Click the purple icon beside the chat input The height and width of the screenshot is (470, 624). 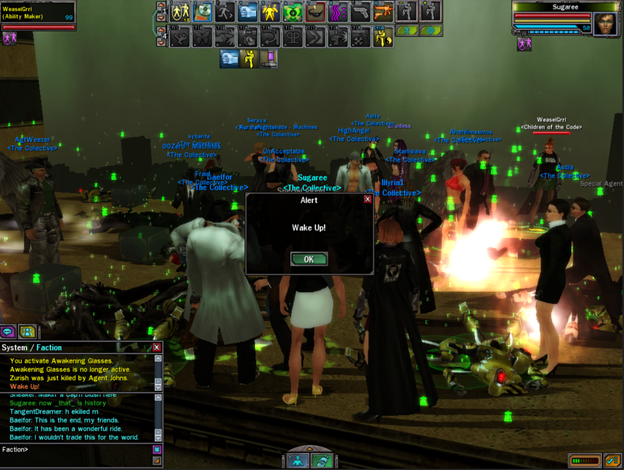[157, 450]
